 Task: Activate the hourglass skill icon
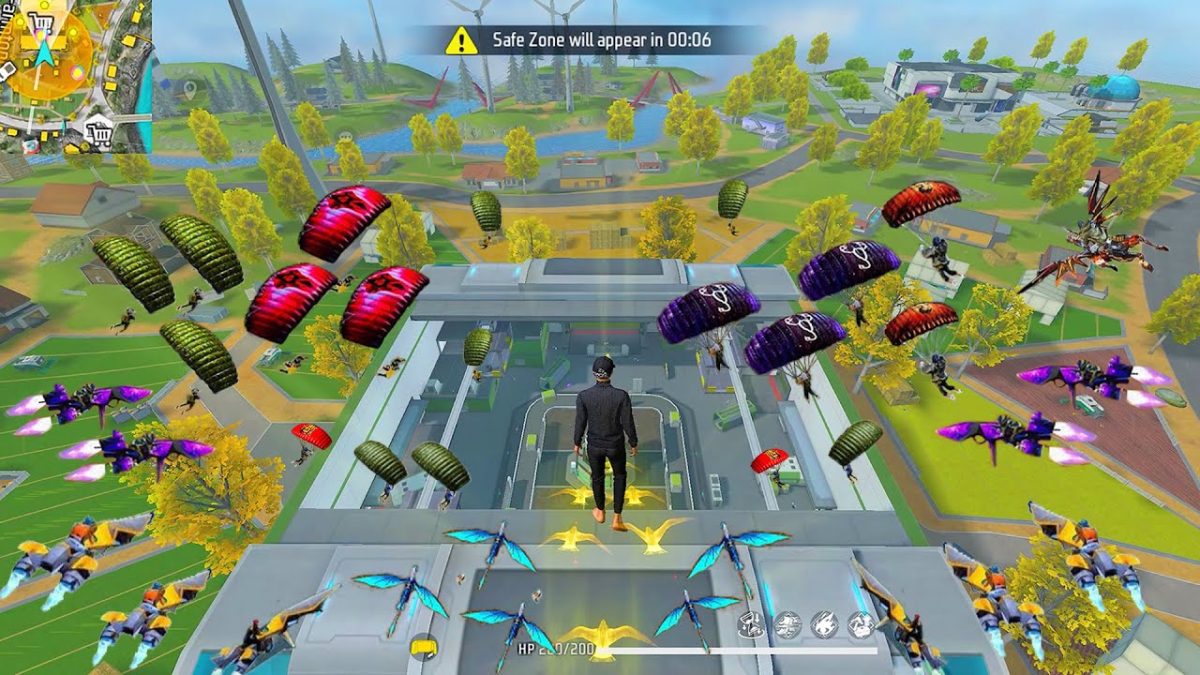[x=750, y=626]
